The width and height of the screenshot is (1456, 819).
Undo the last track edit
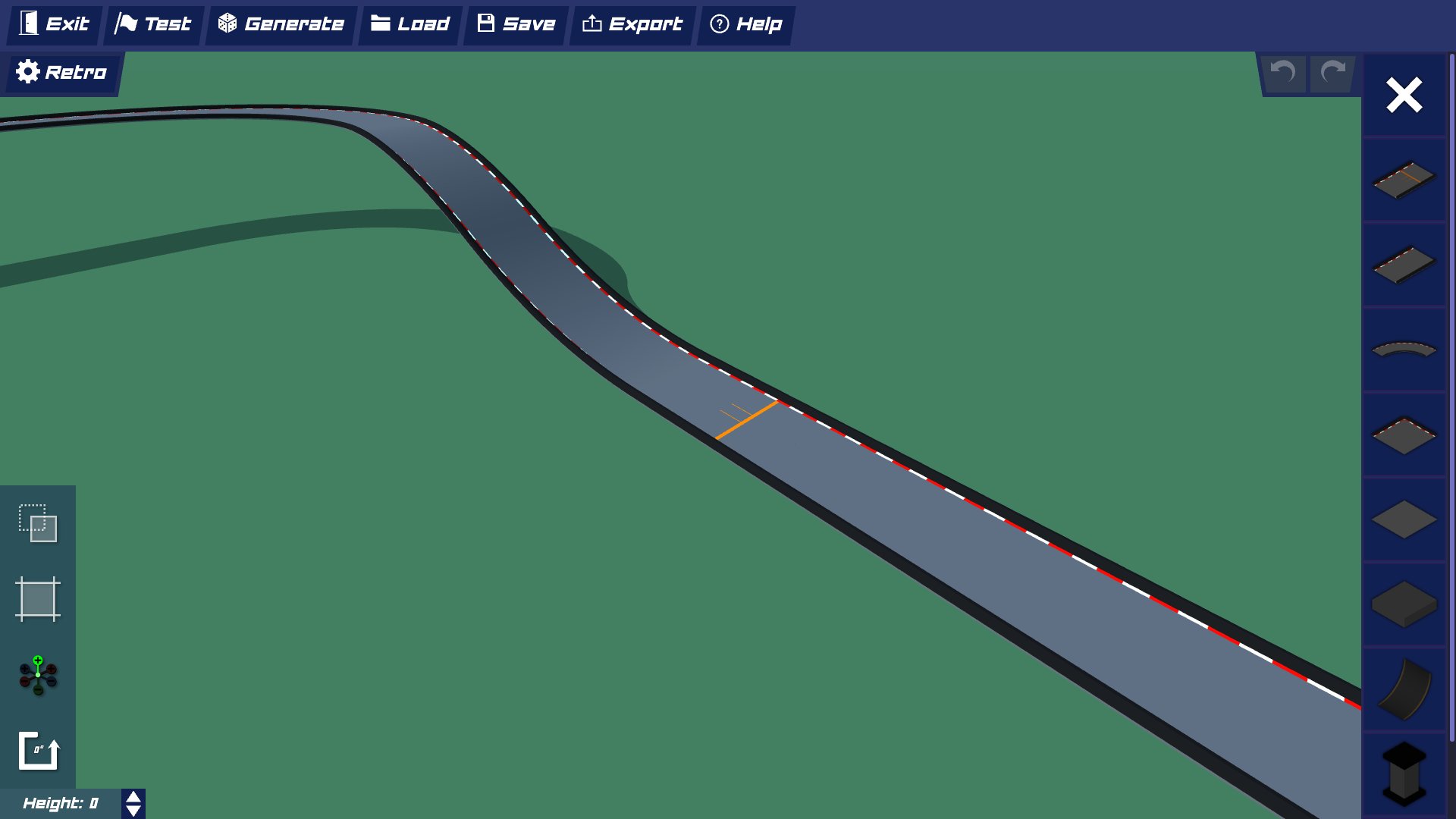point(1283,72)
